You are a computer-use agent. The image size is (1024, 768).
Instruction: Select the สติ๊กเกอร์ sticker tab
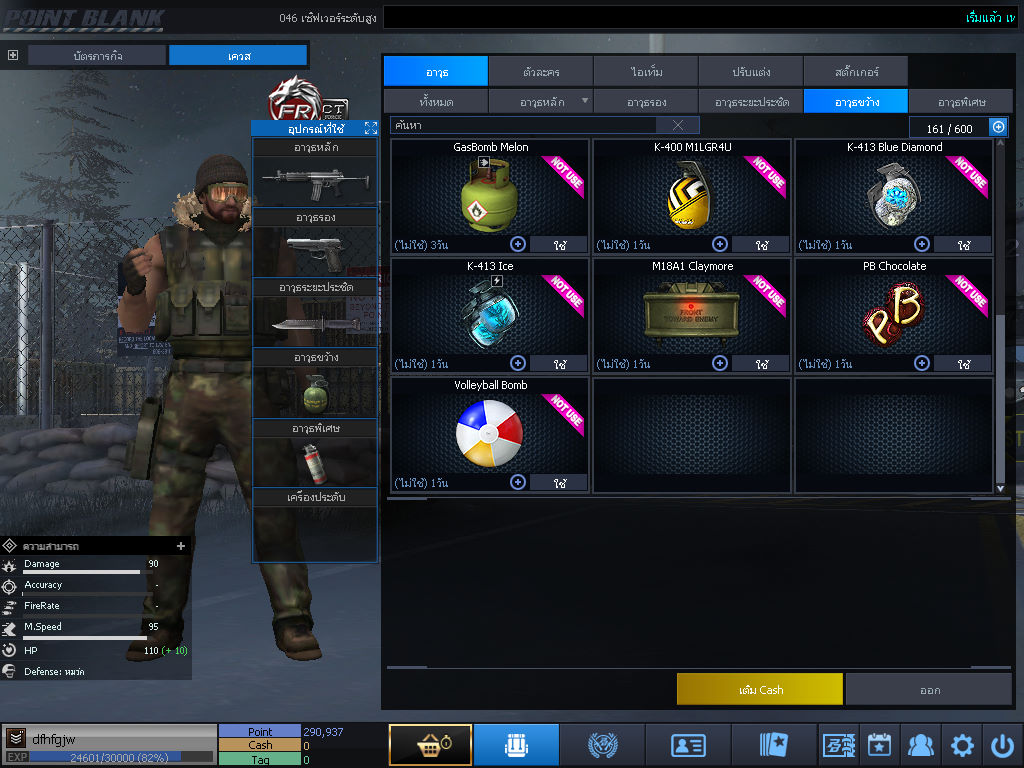(855, 72)
